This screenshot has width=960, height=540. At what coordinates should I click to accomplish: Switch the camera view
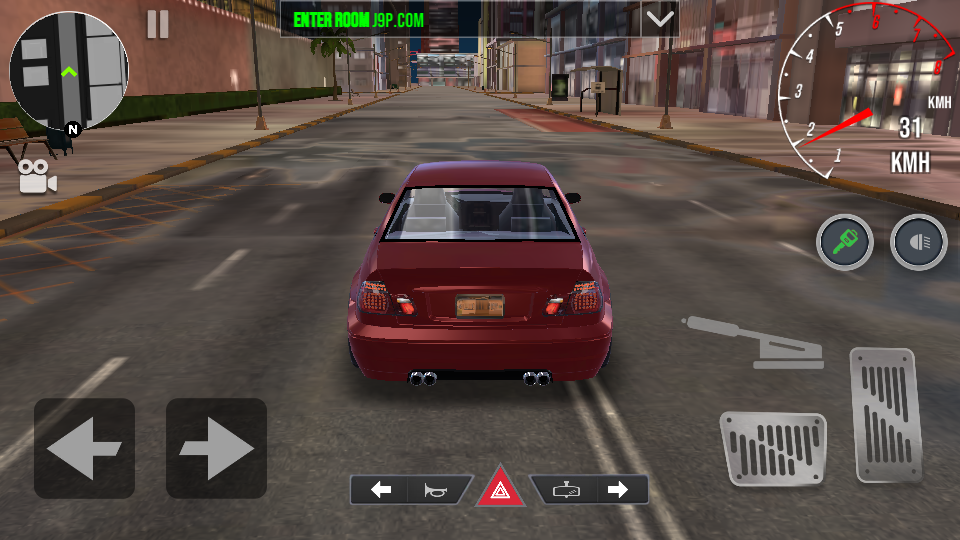pos(37,177)
